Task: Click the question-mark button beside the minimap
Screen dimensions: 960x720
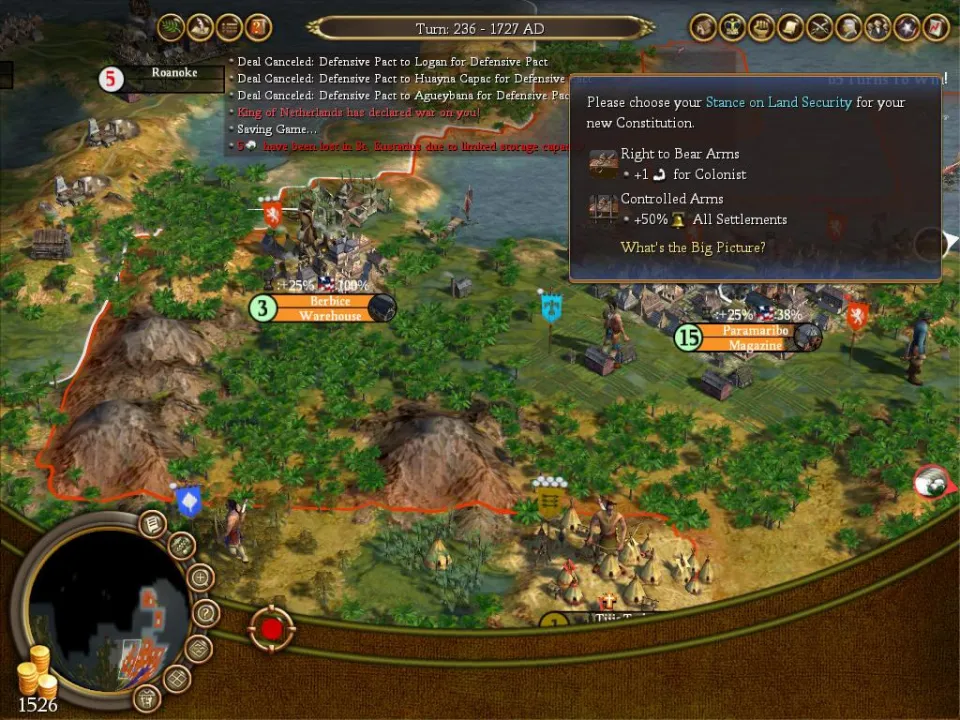Action: point(204,613)
